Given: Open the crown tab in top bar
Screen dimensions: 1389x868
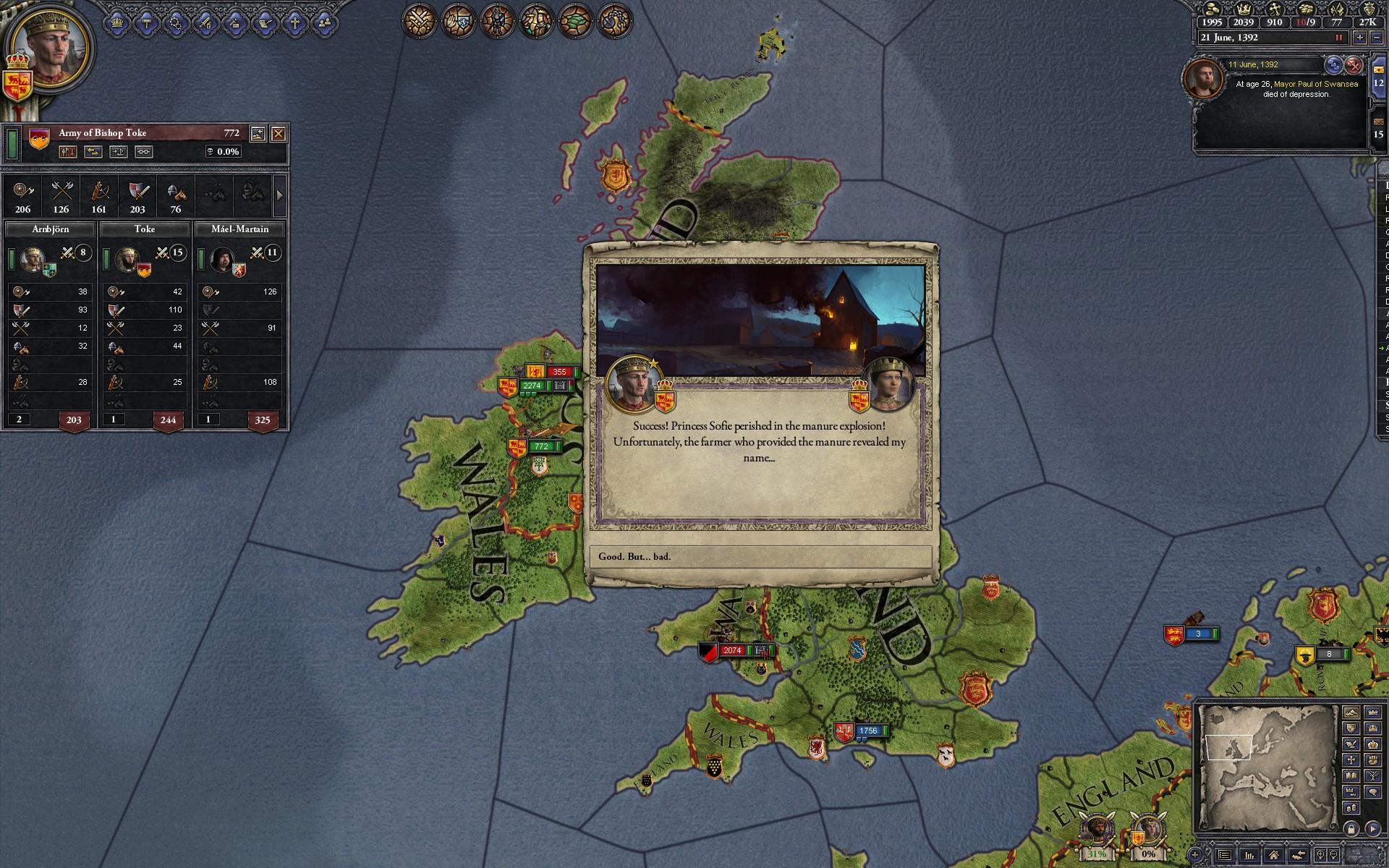Looking at the screenshot, I should tap(117, 23).
